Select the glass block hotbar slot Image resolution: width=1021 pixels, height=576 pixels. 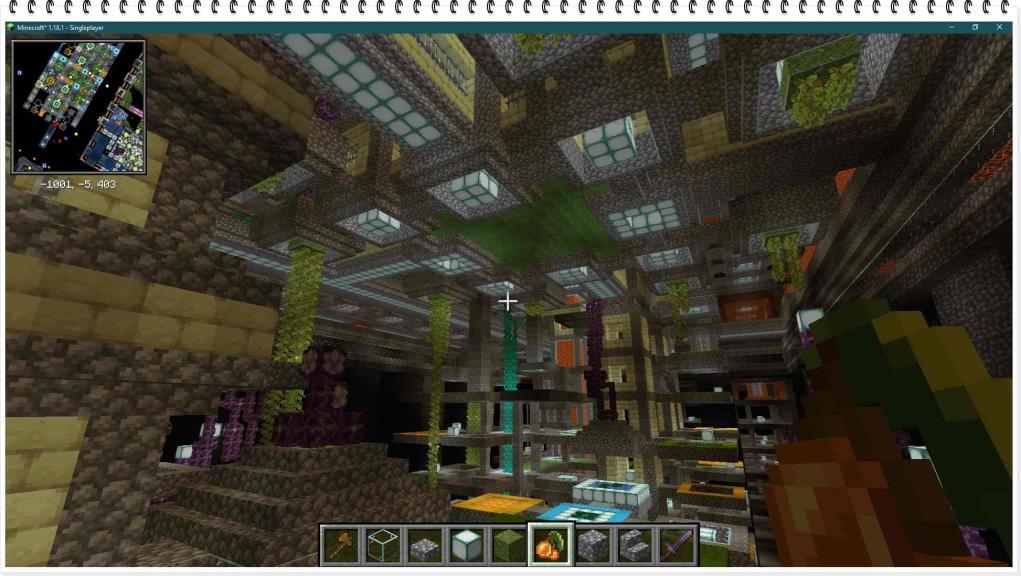[x=382, y=546]
